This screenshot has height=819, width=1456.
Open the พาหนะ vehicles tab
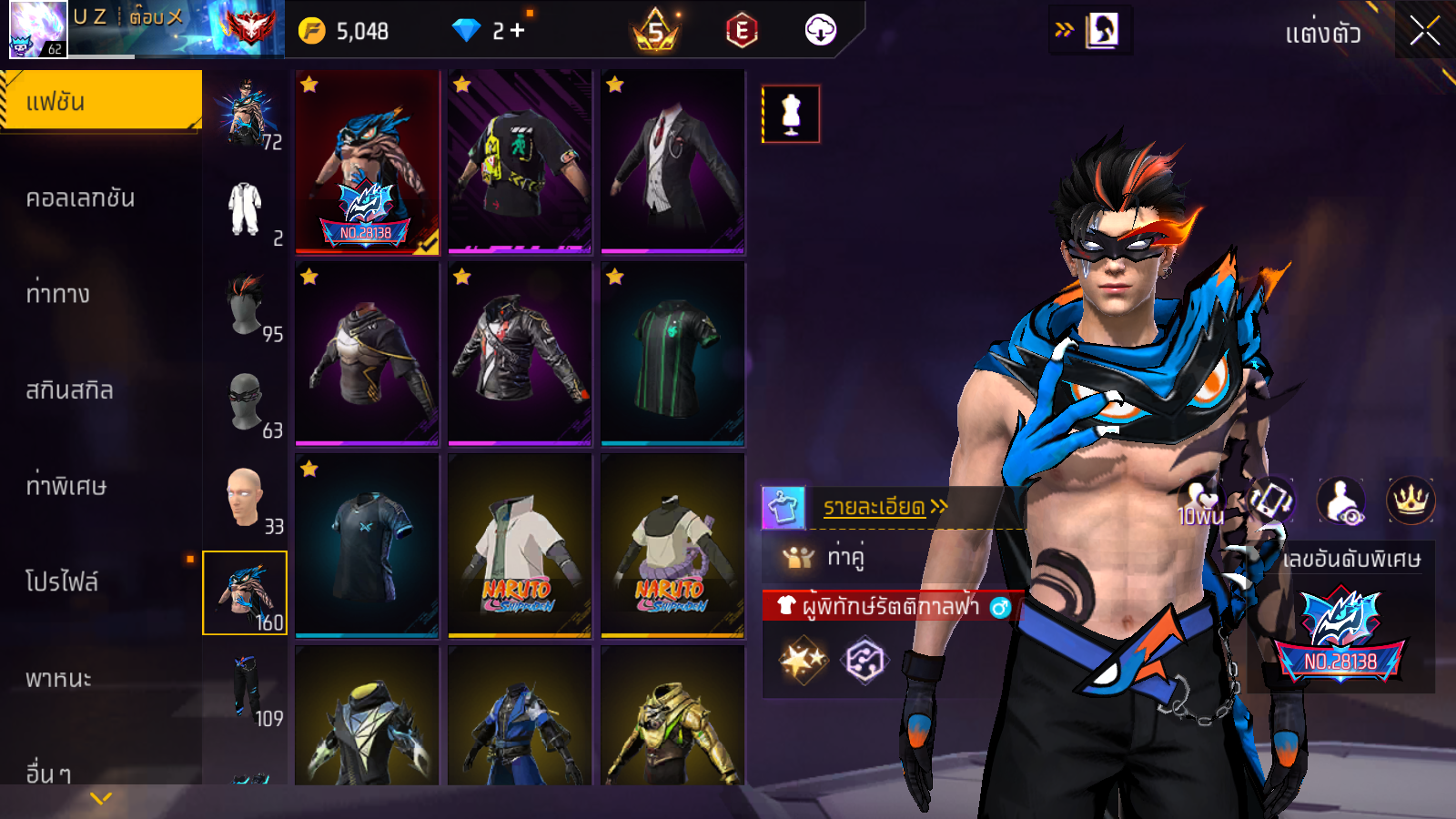59,679
